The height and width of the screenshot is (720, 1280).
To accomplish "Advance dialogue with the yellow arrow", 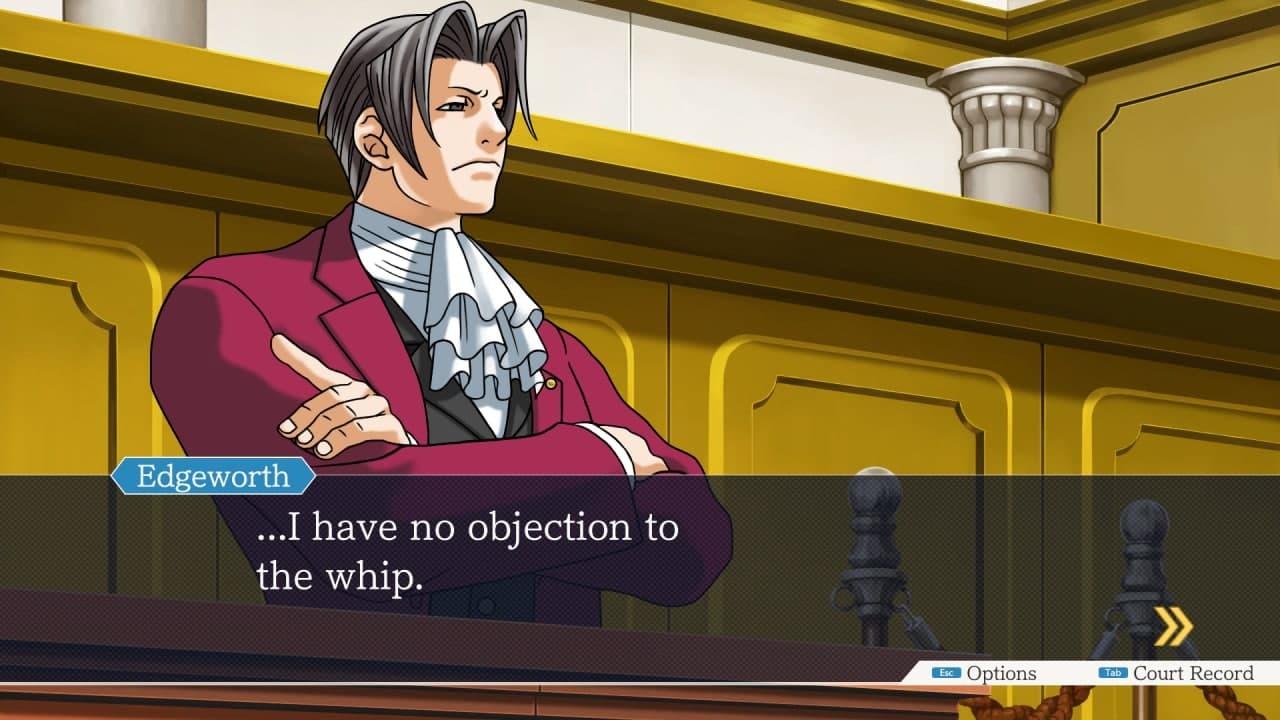I will click(x=1173, y=627).
